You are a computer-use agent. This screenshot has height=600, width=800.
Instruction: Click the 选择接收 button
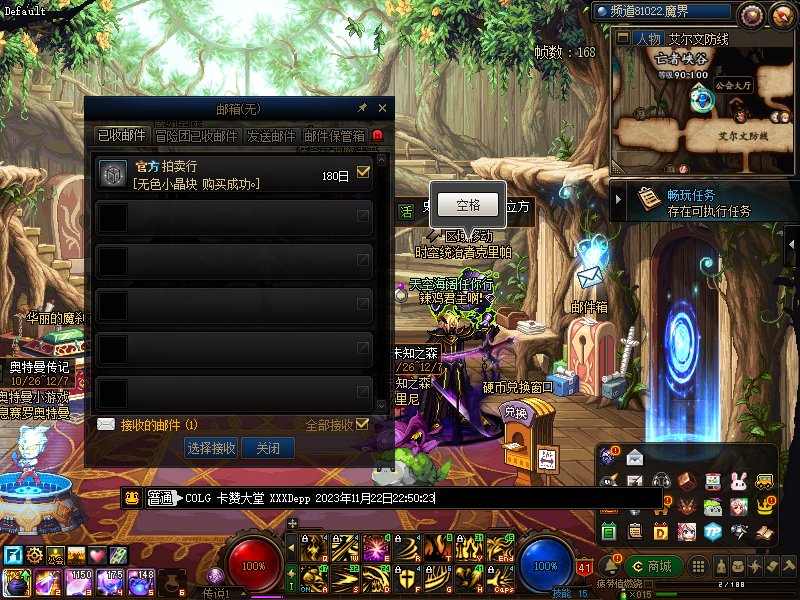coord(211,448)
